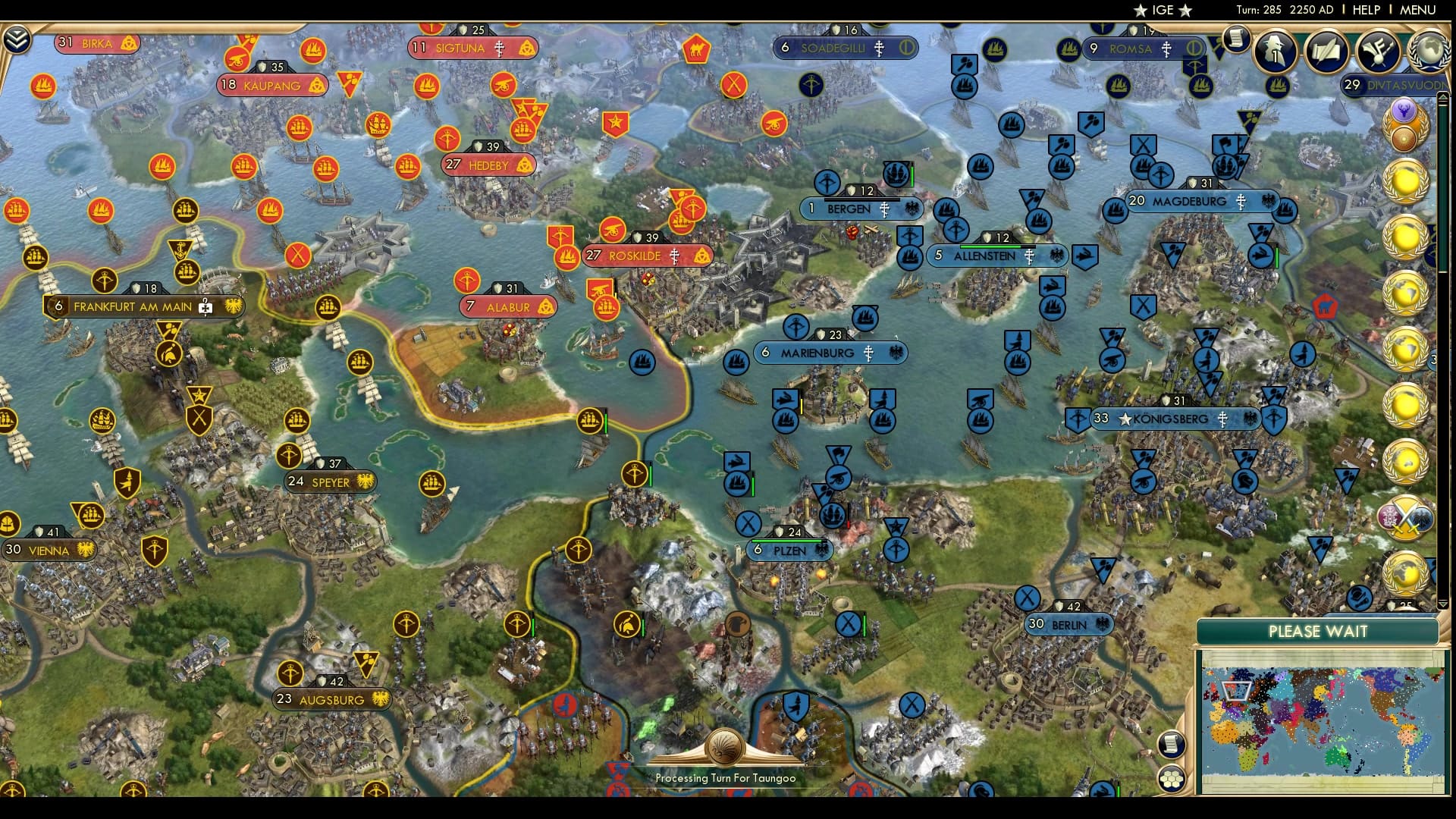The image size is (1456, 819).
Task: Open the notification log scroll icon top-right
Action: pos(1238,39)
